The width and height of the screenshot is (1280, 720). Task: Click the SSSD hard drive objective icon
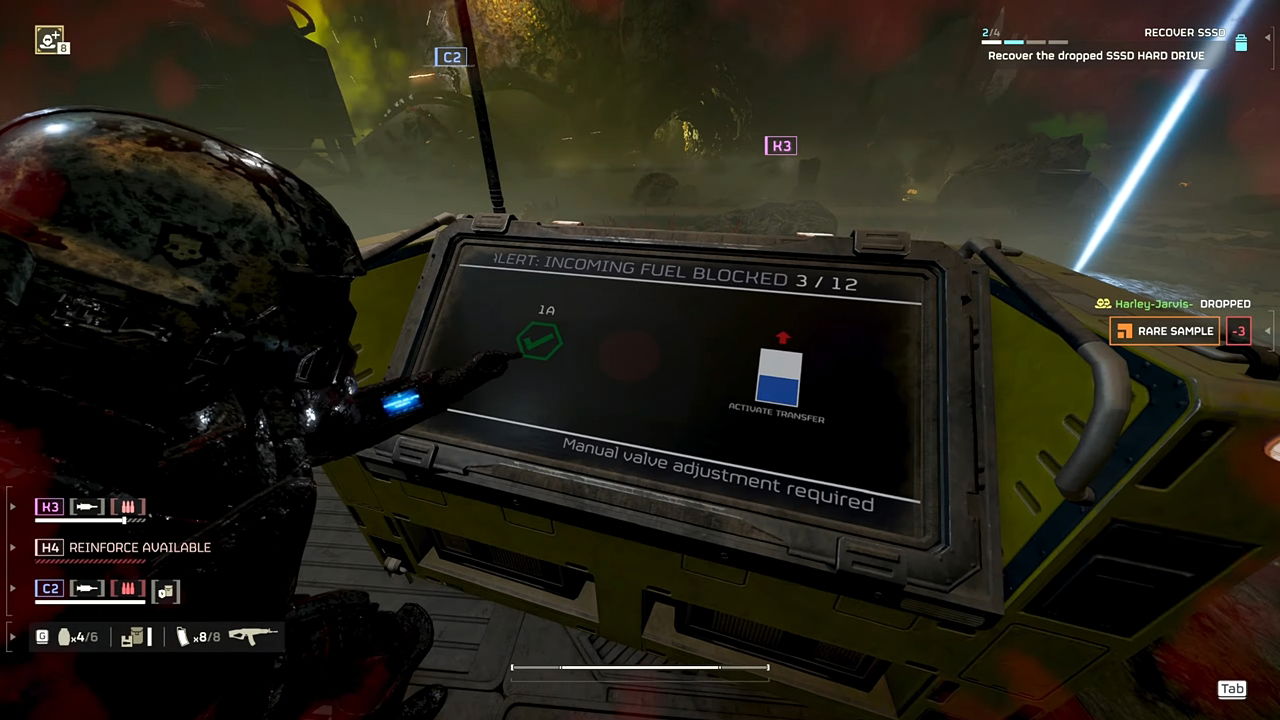1243,44
